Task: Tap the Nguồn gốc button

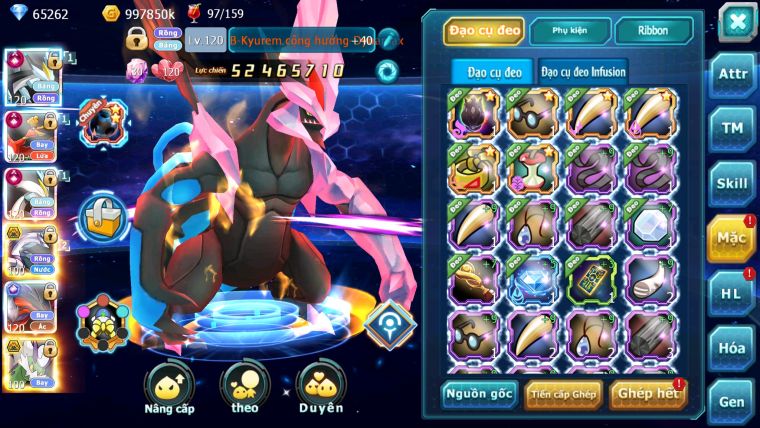Action: pos(479,394)
